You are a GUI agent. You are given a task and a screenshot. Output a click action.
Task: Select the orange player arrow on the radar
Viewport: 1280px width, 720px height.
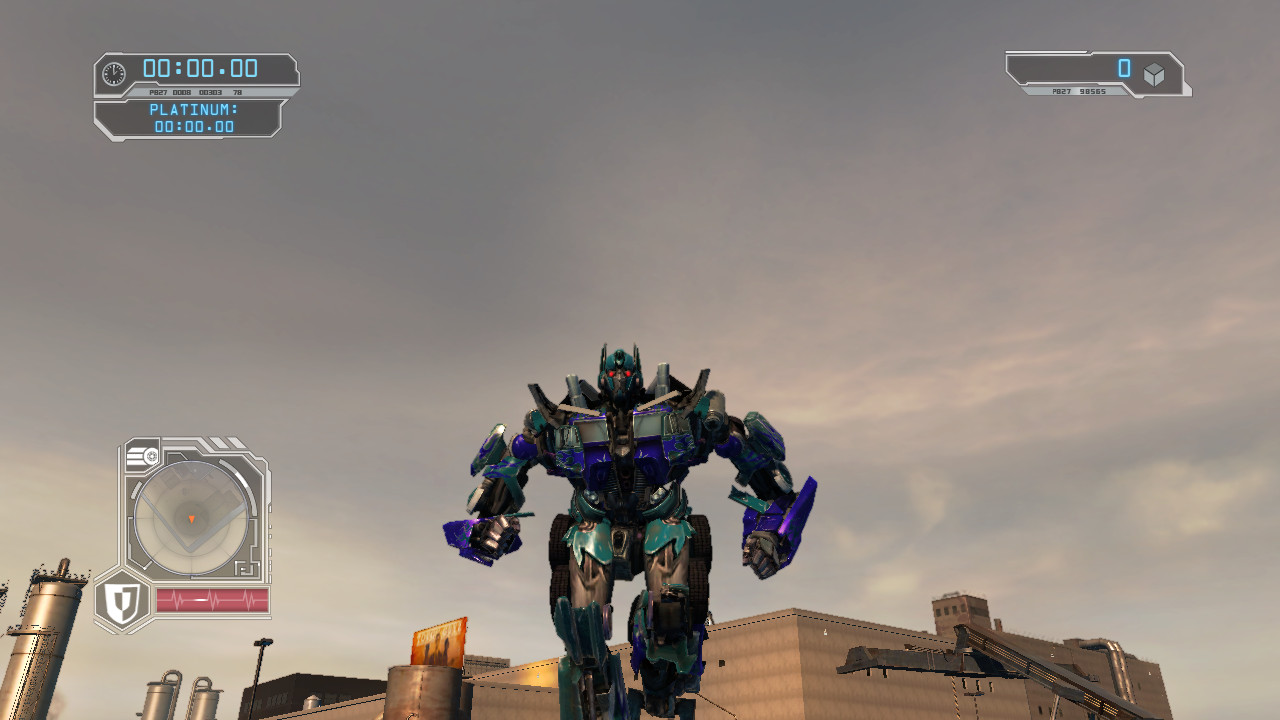191,519
